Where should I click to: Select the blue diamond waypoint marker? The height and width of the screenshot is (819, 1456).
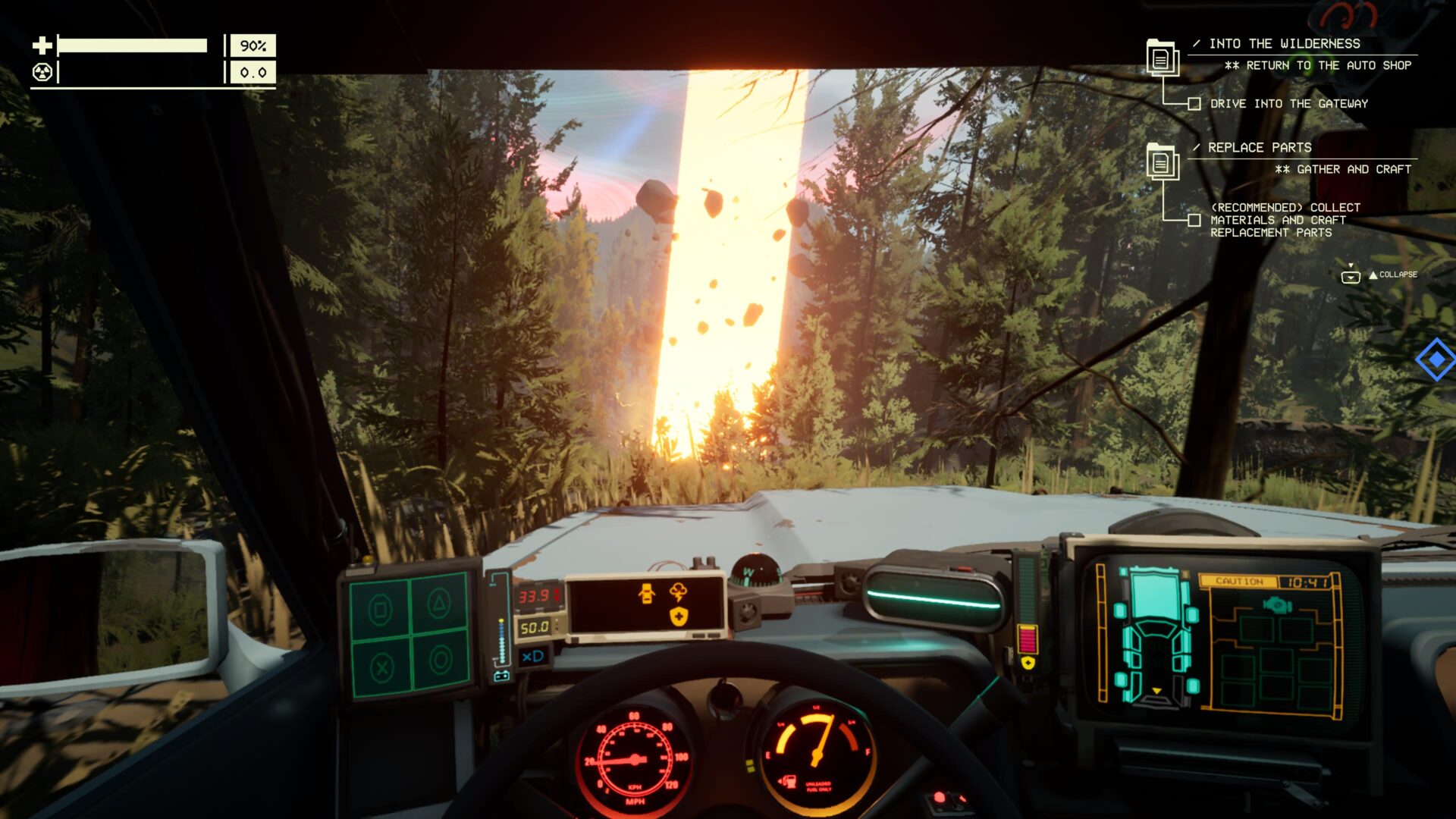pyautogui.click(x=1436, y=359)
